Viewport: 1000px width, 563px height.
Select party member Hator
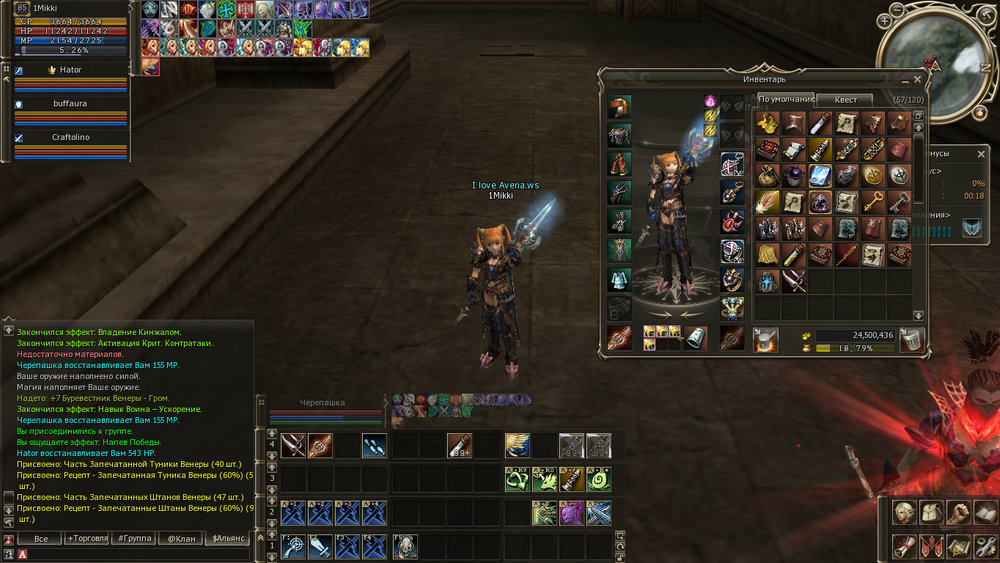[x=70, y=70]
